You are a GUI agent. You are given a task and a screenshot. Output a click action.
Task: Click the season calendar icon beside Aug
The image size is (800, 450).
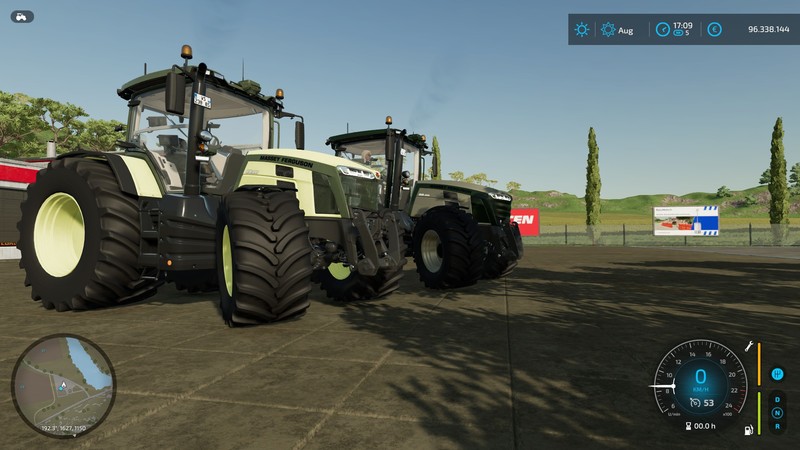pos(608,30)
